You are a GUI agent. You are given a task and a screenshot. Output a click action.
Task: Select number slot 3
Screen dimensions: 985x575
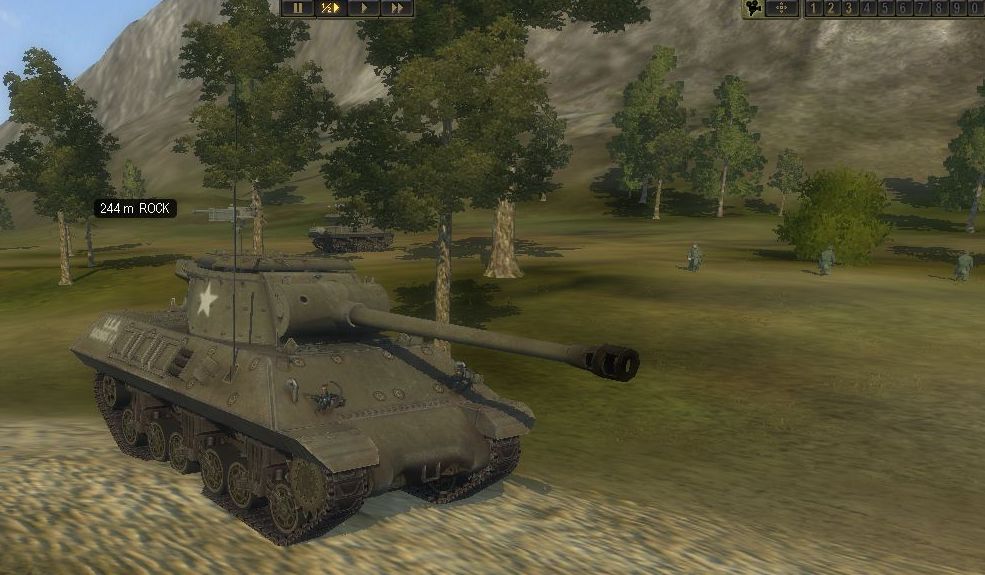pyautogui.click(x=849, y=8)
